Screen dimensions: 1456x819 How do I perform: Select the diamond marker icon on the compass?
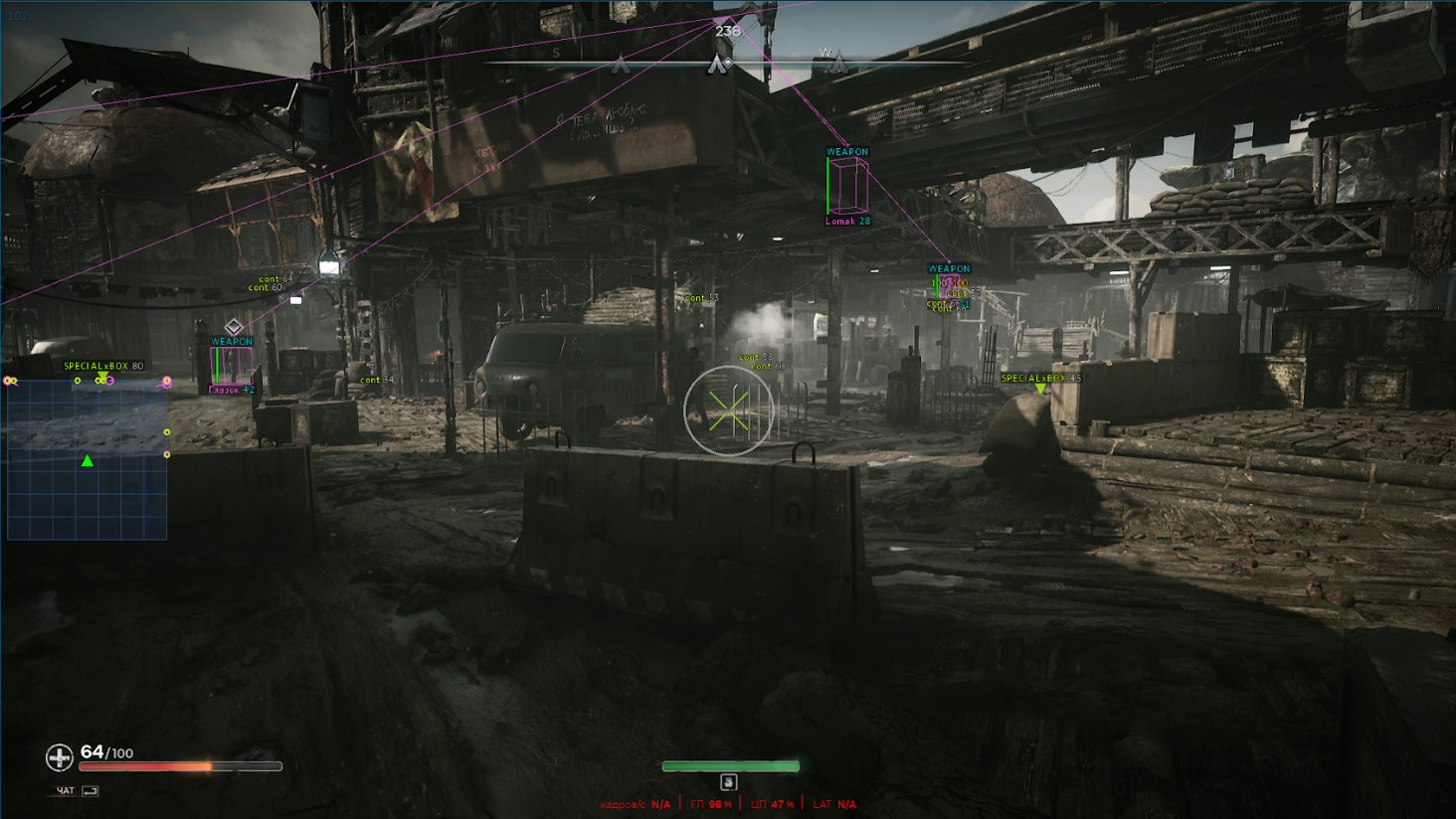coord(728,61)
